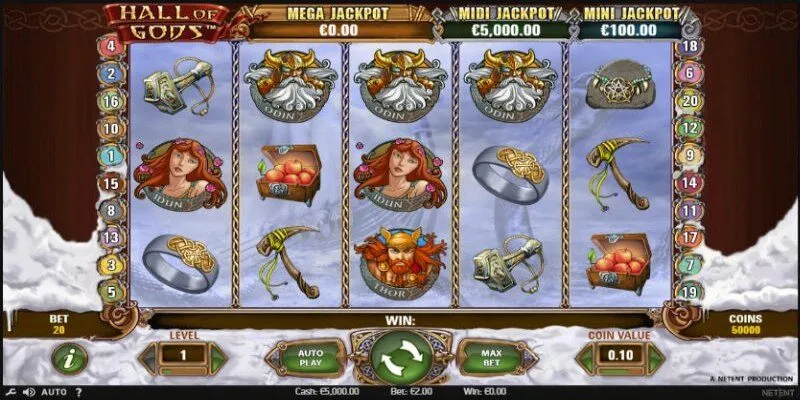The image size is (800, 400).
Task: Increase the bet level
Action: click(x=217, y=357)
